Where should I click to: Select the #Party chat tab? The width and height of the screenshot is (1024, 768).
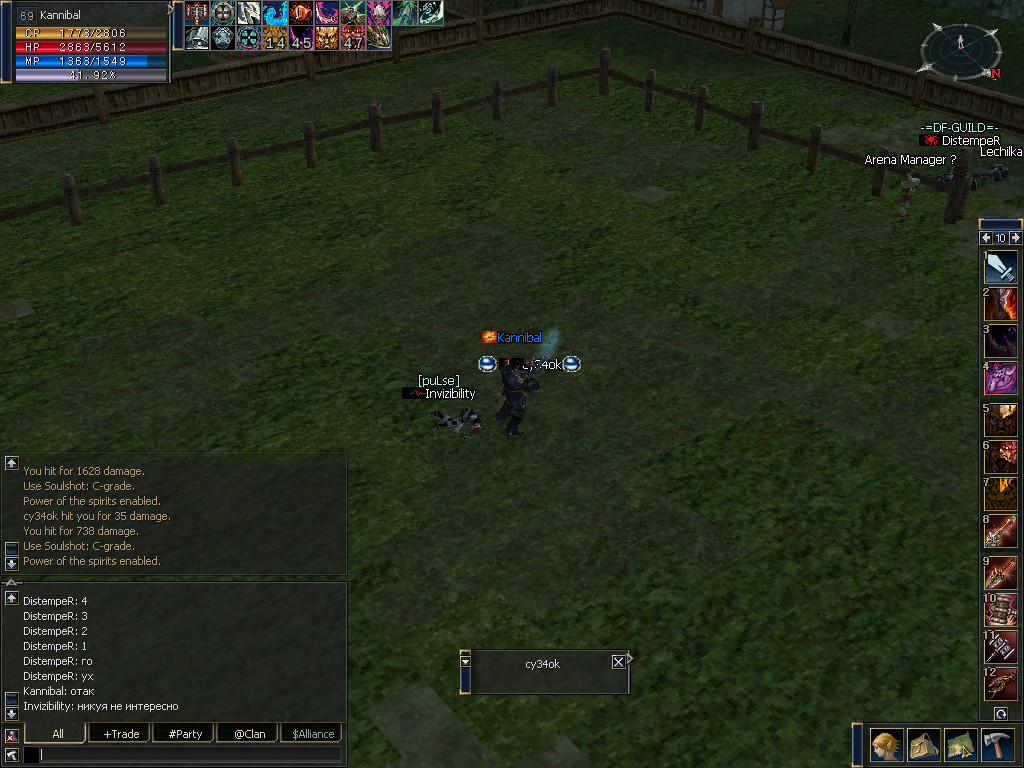click(185, 733)
